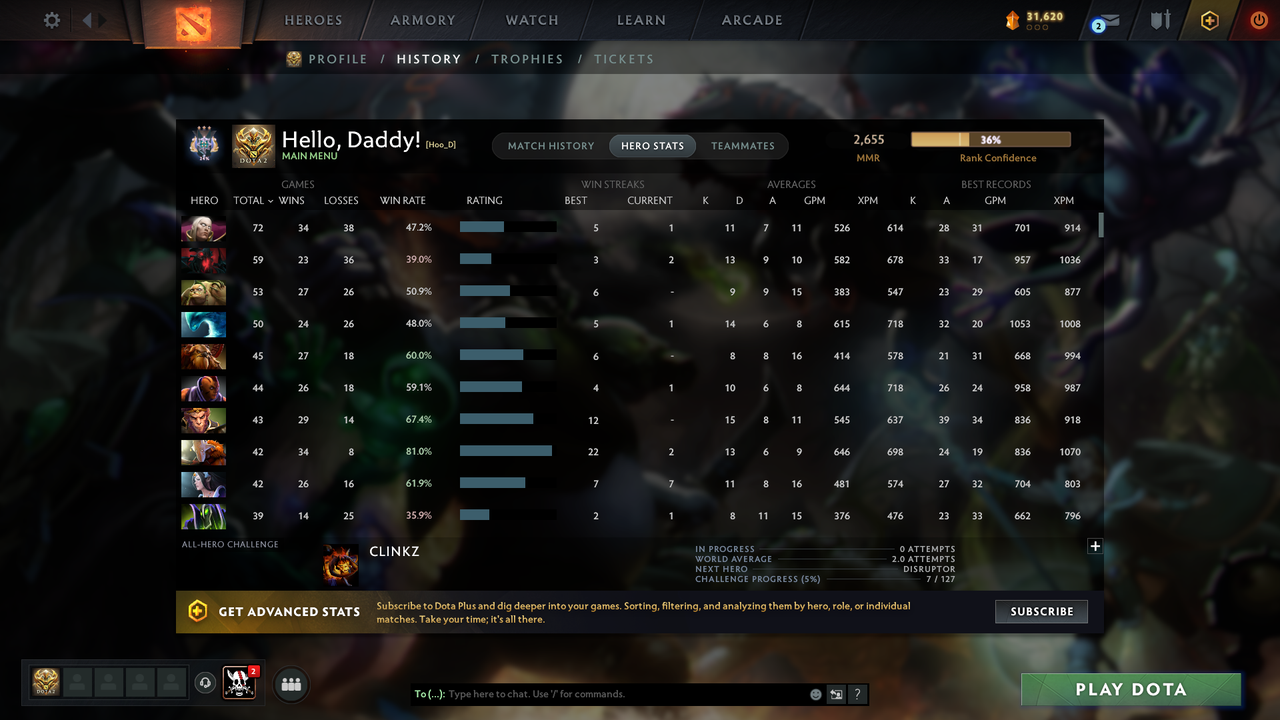Open the notifications envelope showing 2 unread
This screenshot has width=1280, height=720.
[1105, 20]
